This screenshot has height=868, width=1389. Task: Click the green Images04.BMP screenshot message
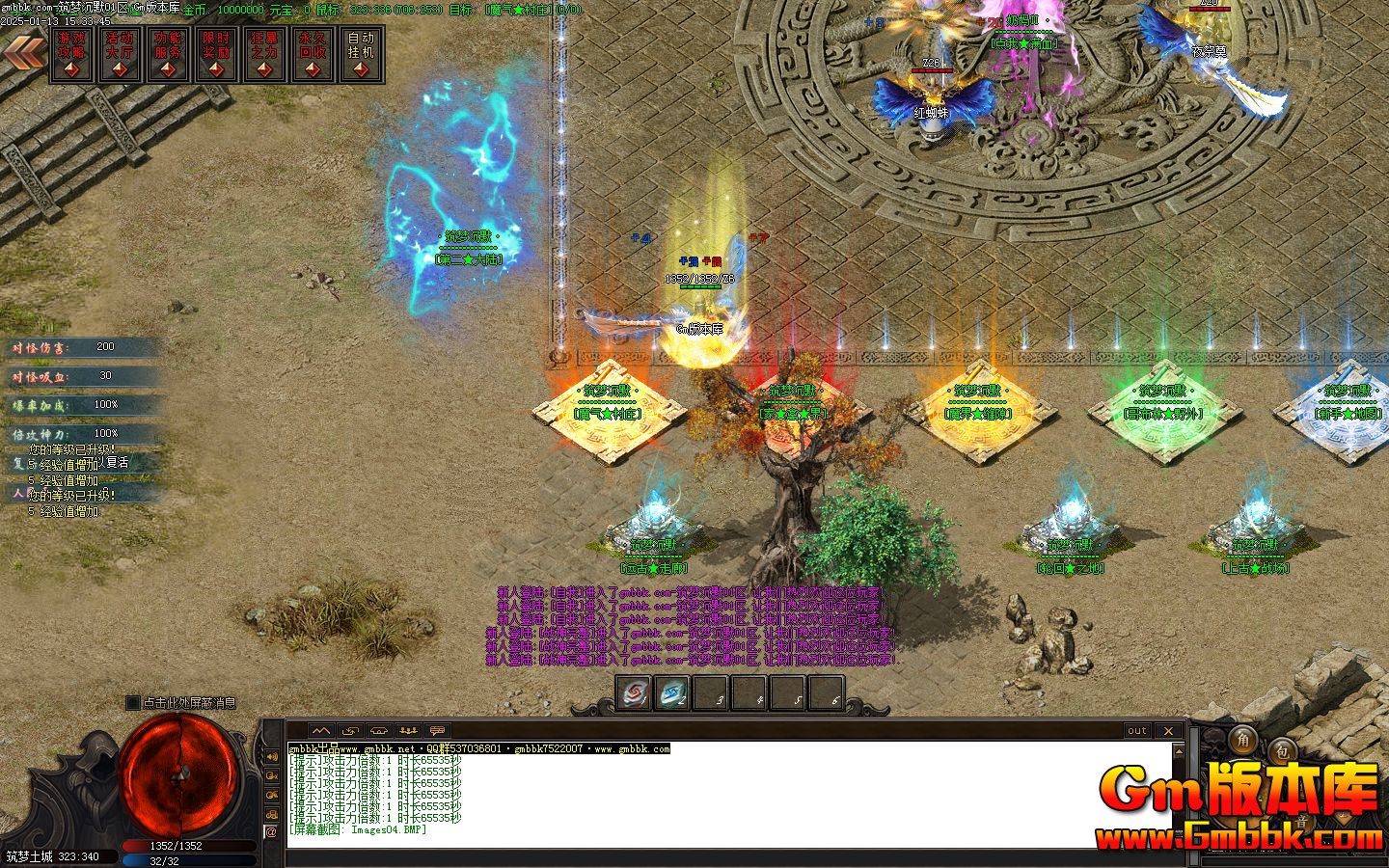tap(358, 828)
